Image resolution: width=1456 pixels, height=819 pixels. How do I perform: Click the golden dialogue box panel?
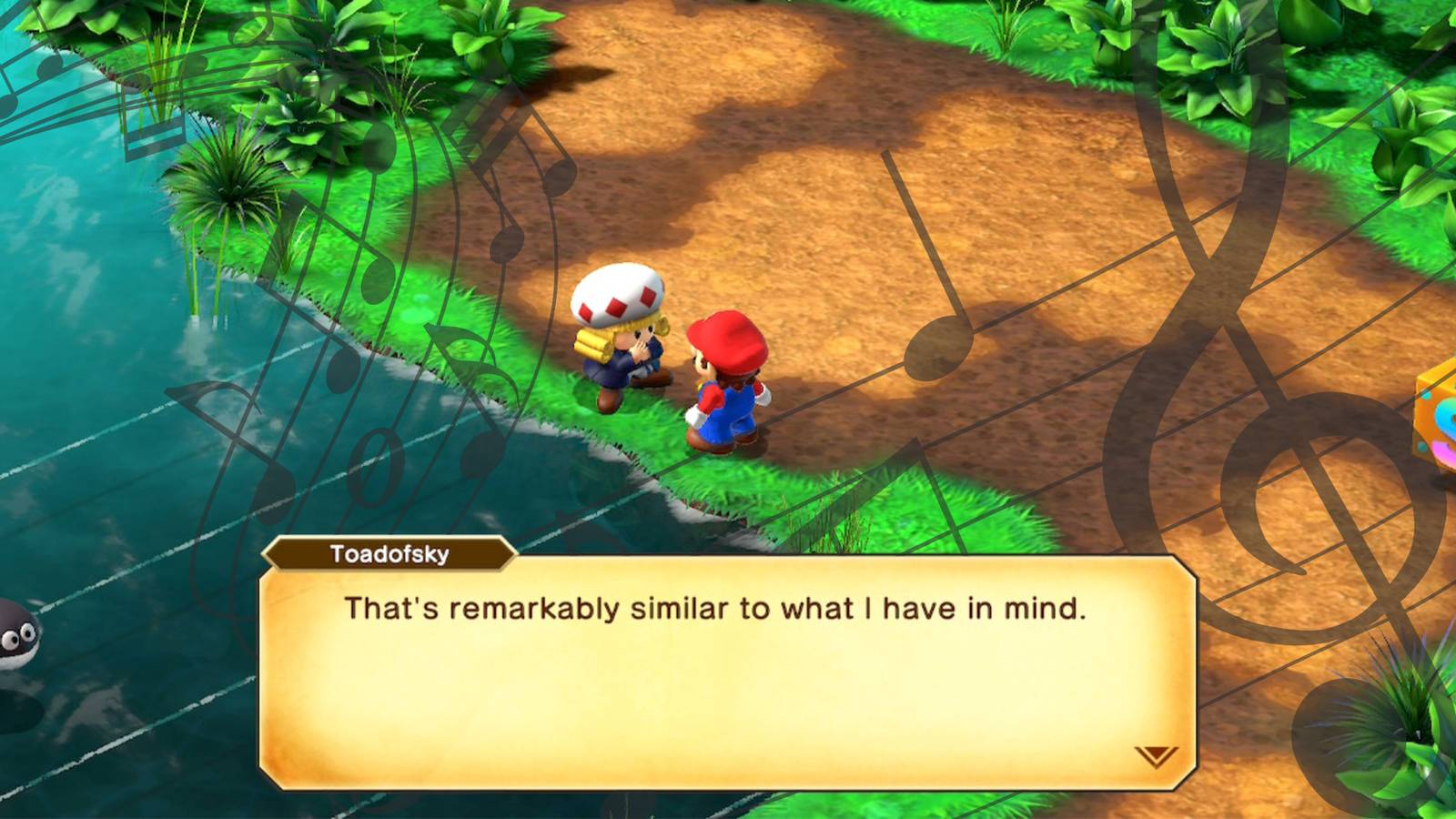pos(719,673)
